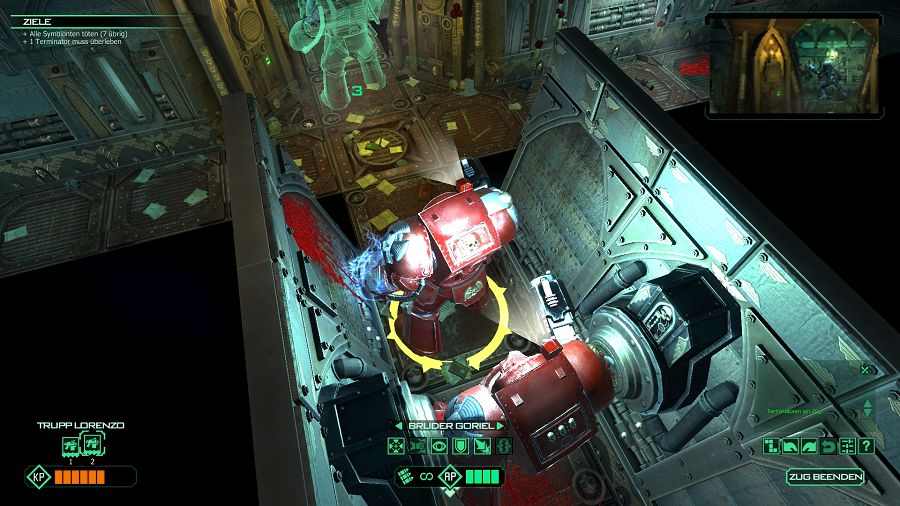The width and height of the screenshot is (900, 506).
Task: Toggle the tactical map grid icon
Action: click(771, 446)
